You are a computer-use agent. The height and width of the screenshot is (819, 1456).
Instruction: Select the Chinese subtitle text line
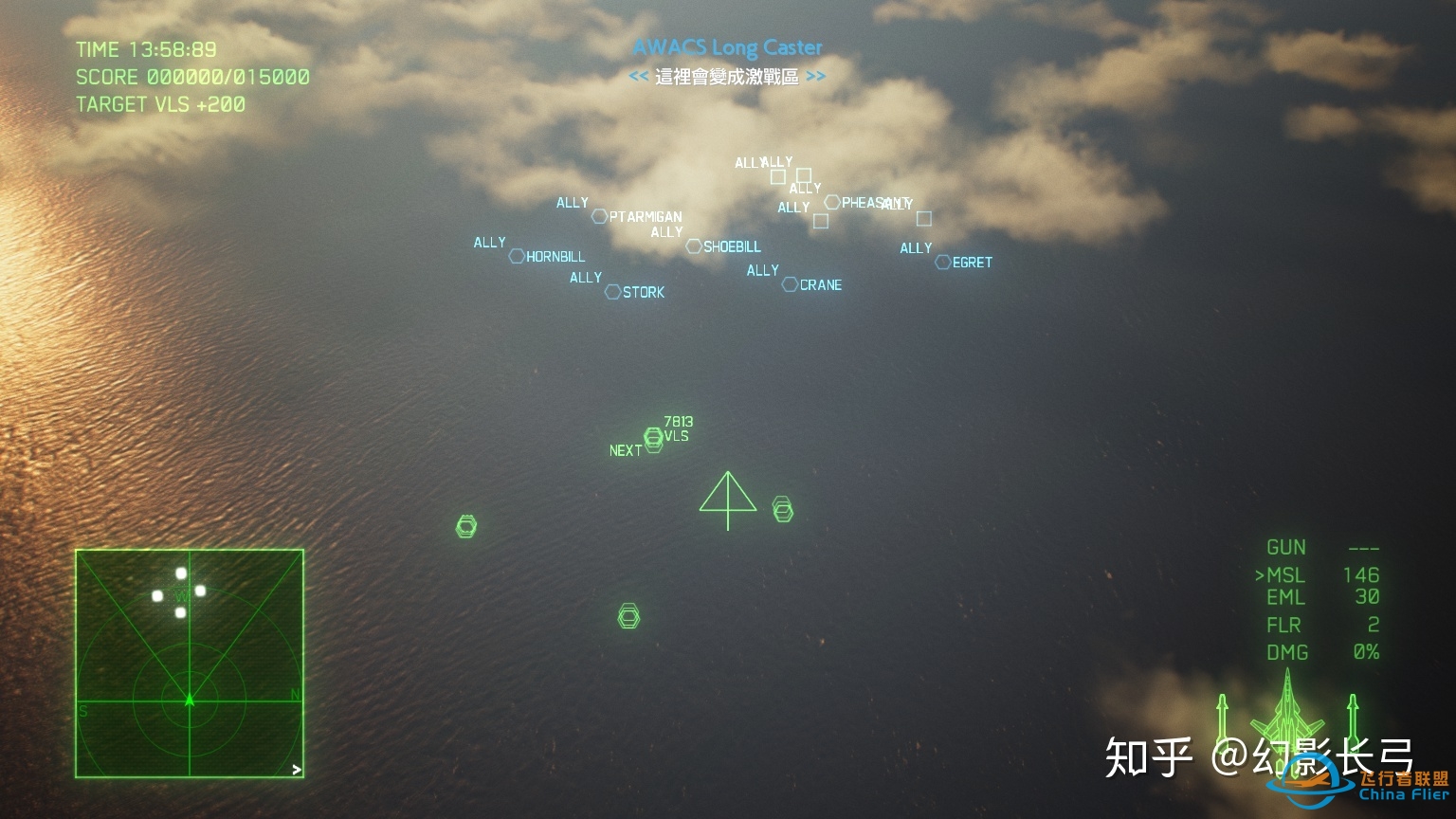pyautogui.click(x=726, y=77)
